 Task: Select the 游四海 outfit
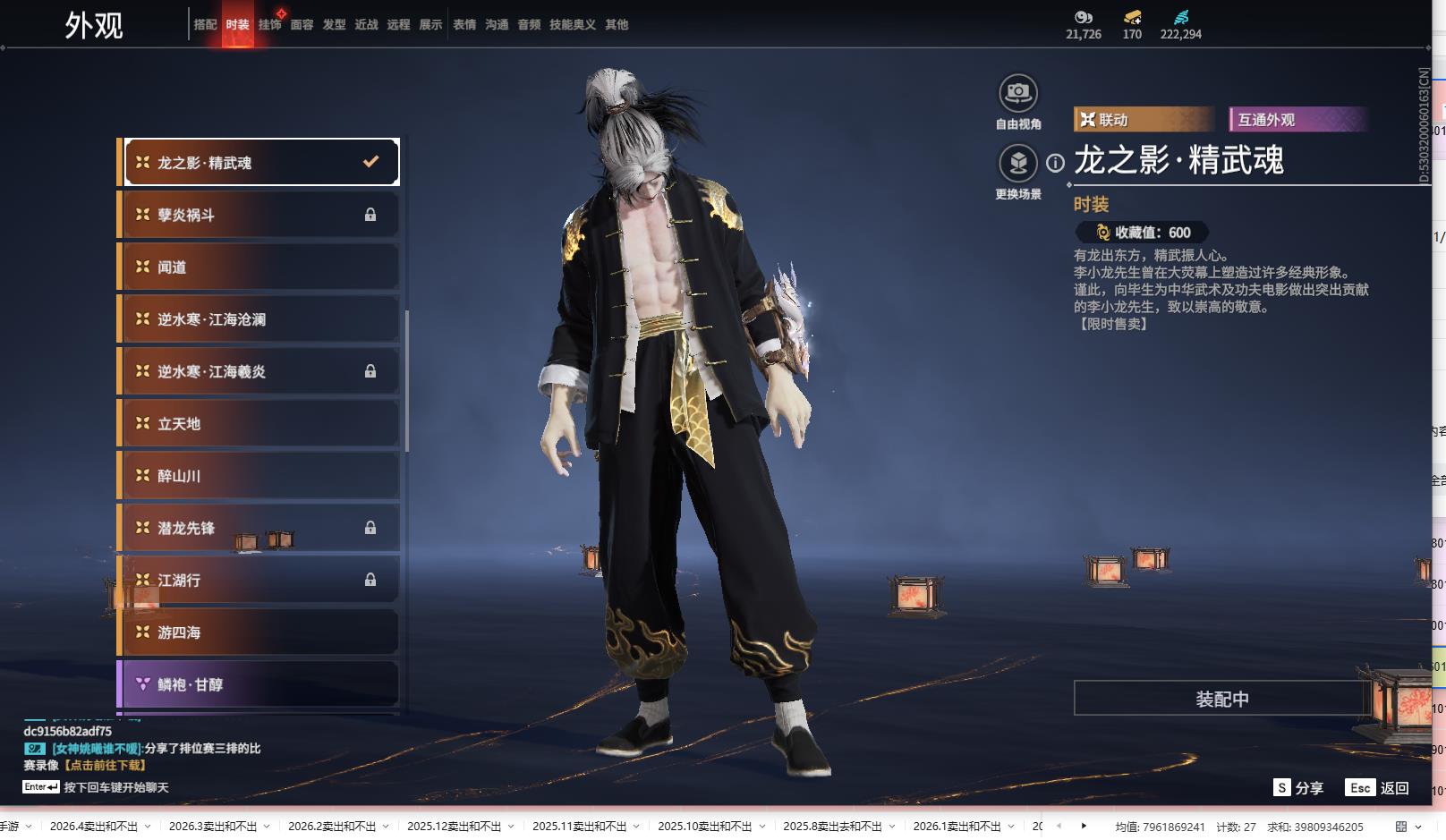click(x=259, y=632)
